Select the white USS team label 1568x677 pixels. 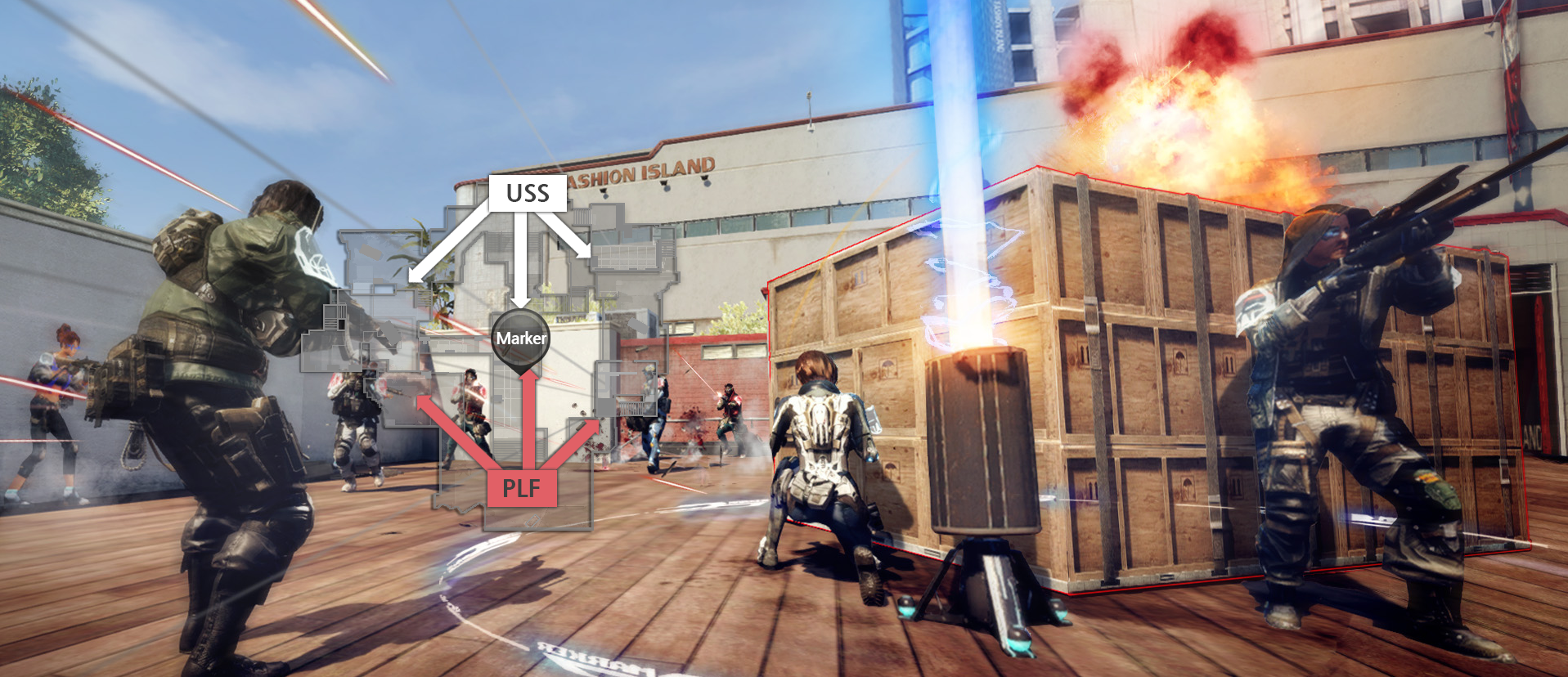[x=528, y=193]
